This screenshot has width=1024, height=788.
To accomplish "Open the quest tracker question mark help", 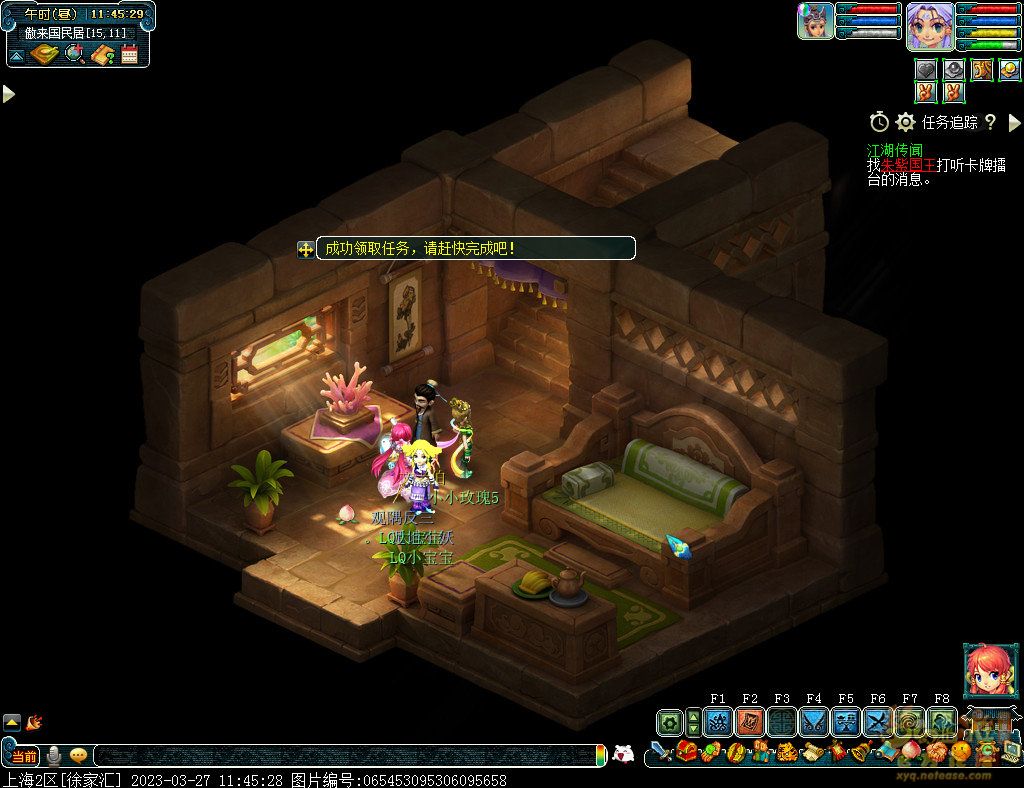I will pyautogui.click(x=990, y=122).
